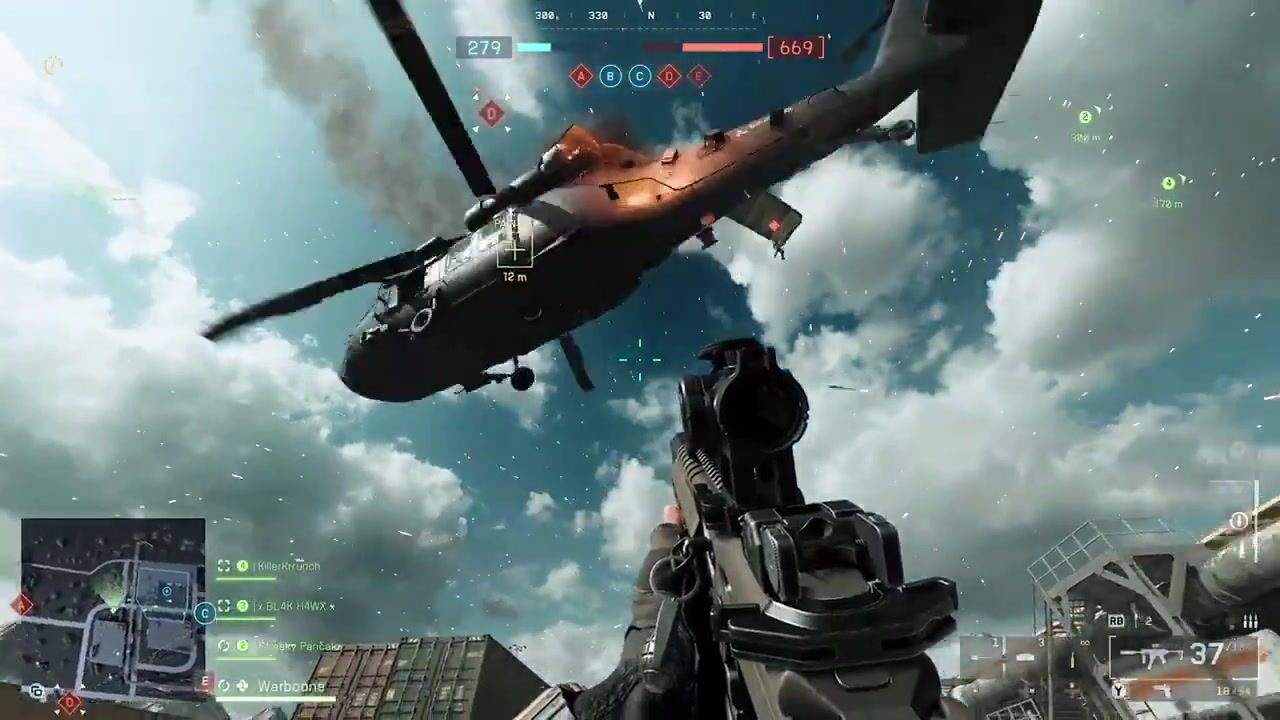Select squad member KillerKrrunch

[x=288, y=566]
